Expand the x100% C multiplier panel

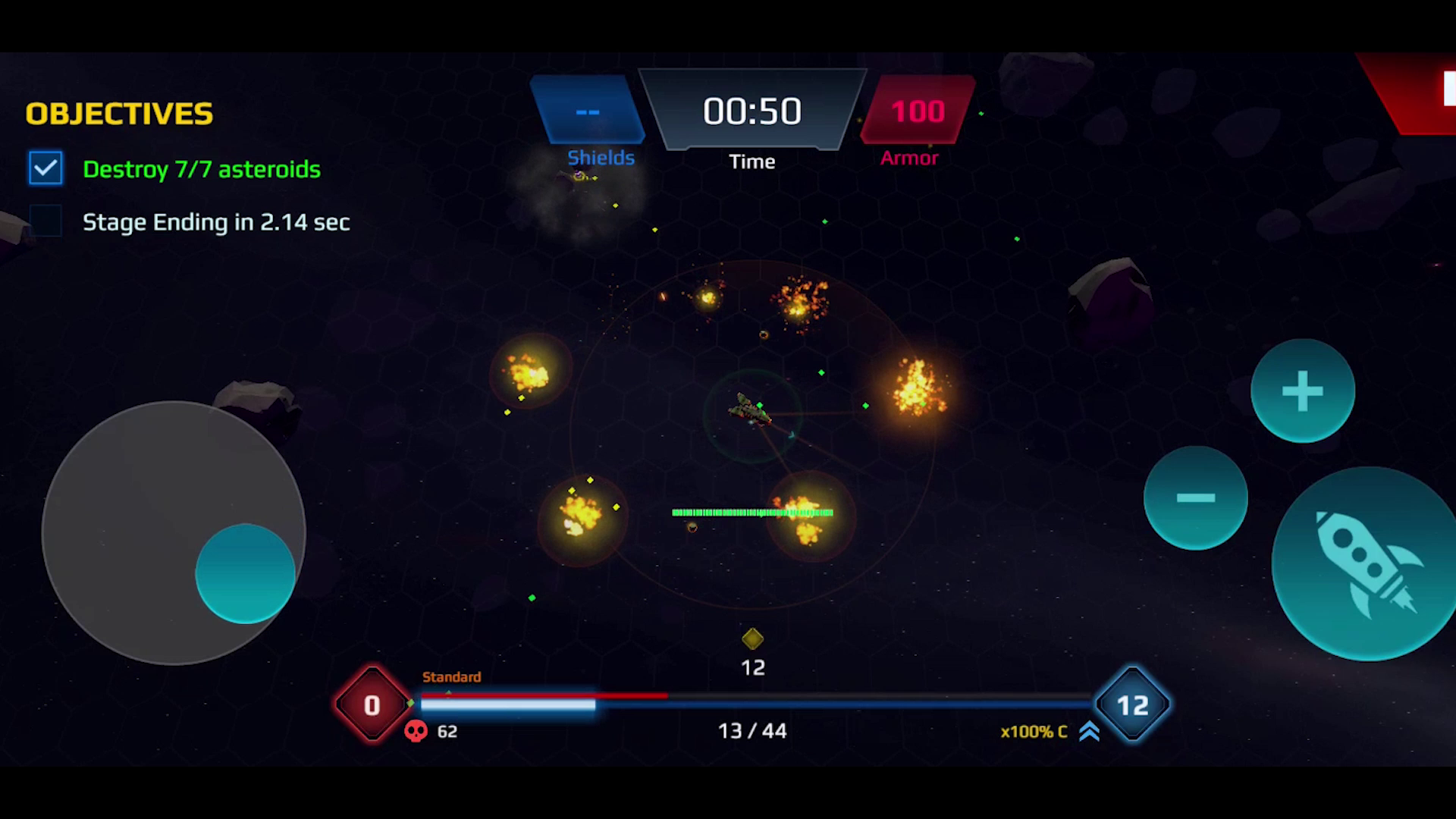(1034, 731)
